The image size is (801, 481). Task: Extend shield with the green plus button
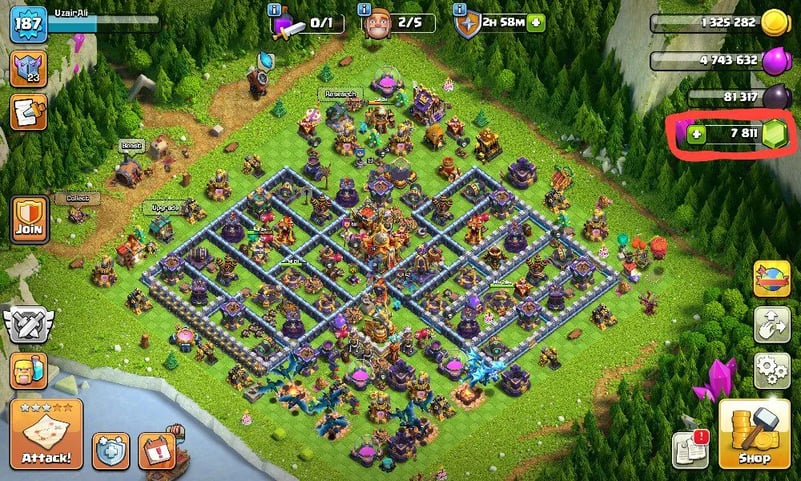[x=536, y=22]
